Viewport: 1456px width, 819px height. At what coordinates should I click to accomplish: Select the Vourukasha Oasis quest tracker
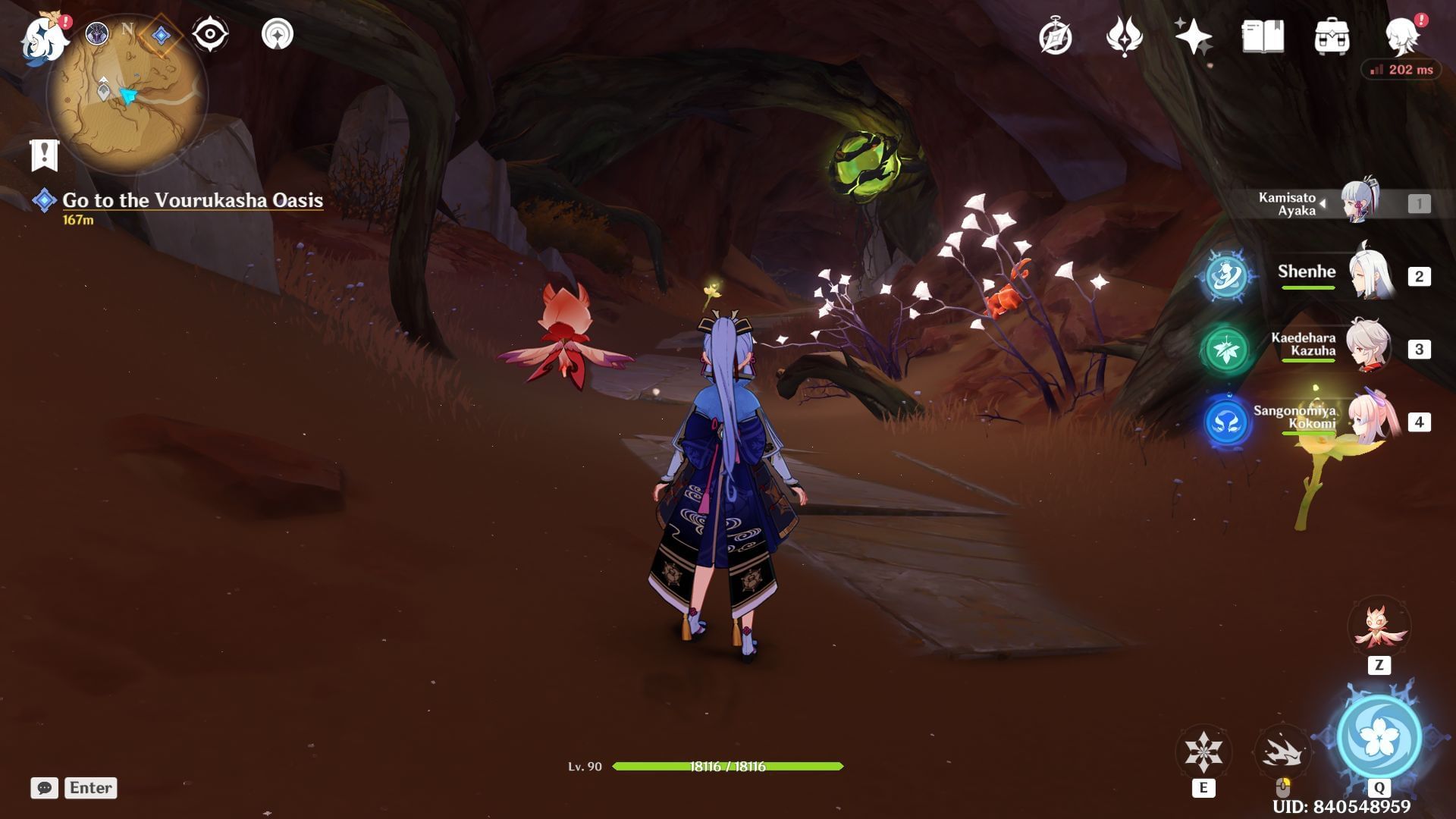coord(192,200)
